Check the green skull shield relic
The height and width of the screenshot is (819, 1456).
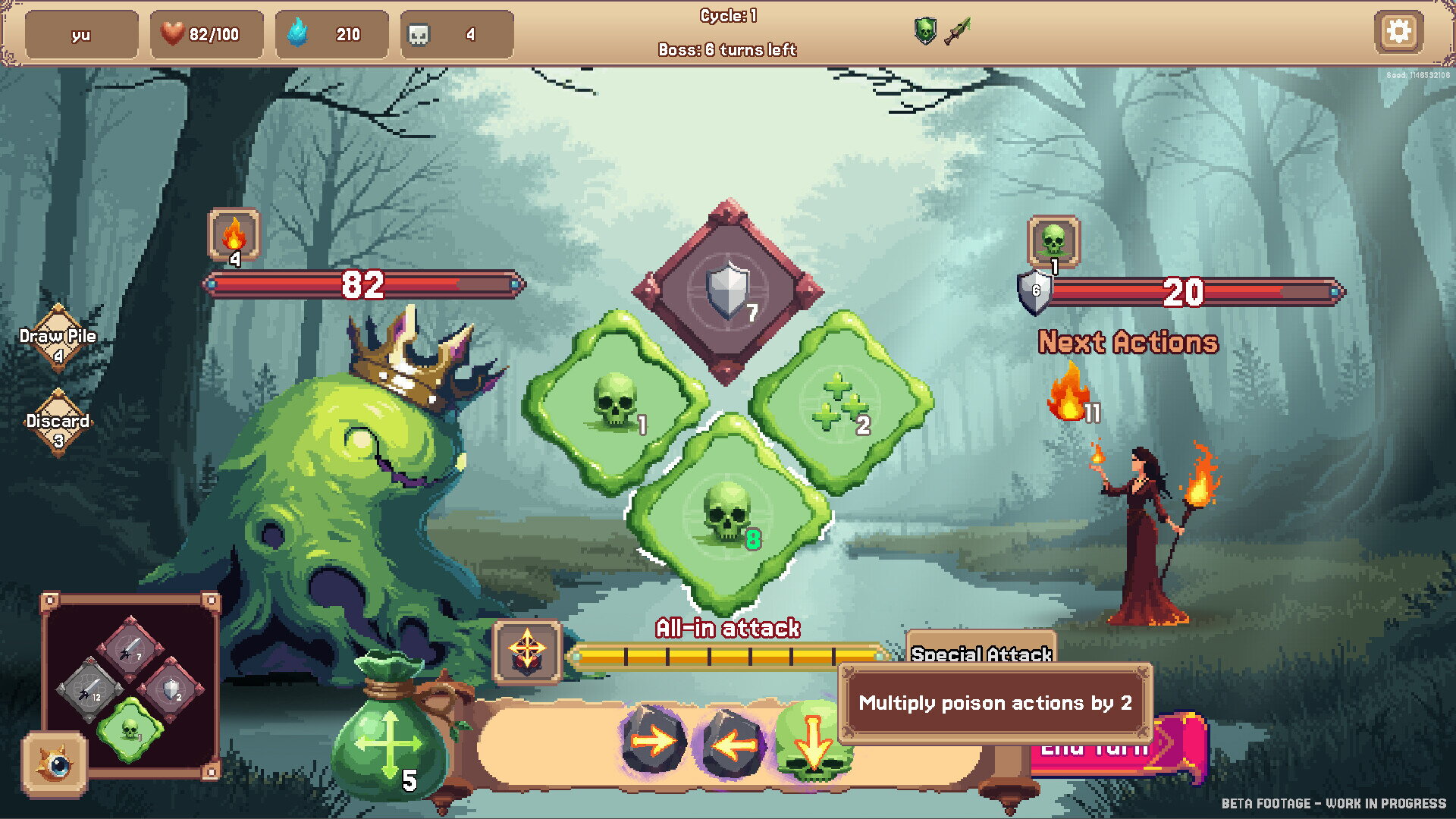click(x=924, y=31)
